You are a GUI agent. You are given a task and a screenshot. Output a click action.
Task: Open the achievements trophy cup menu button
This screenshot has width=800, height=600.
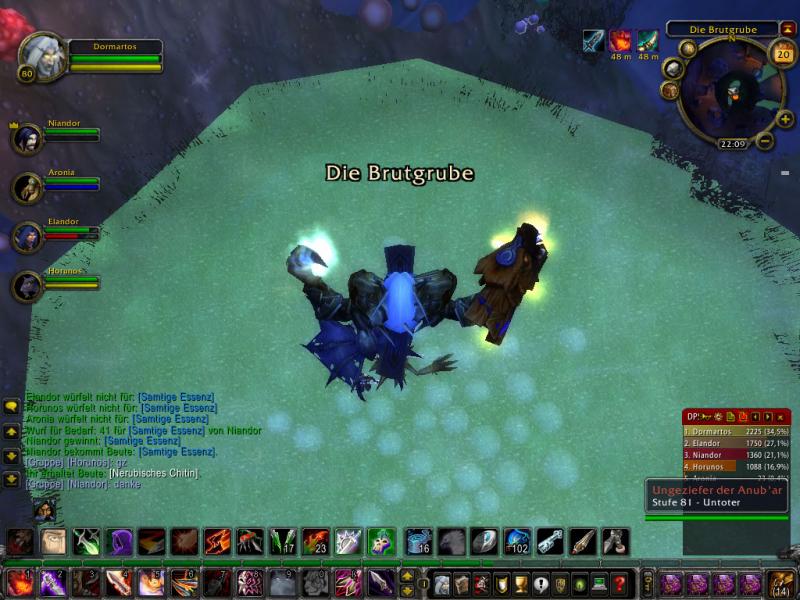tap(520, 584)
